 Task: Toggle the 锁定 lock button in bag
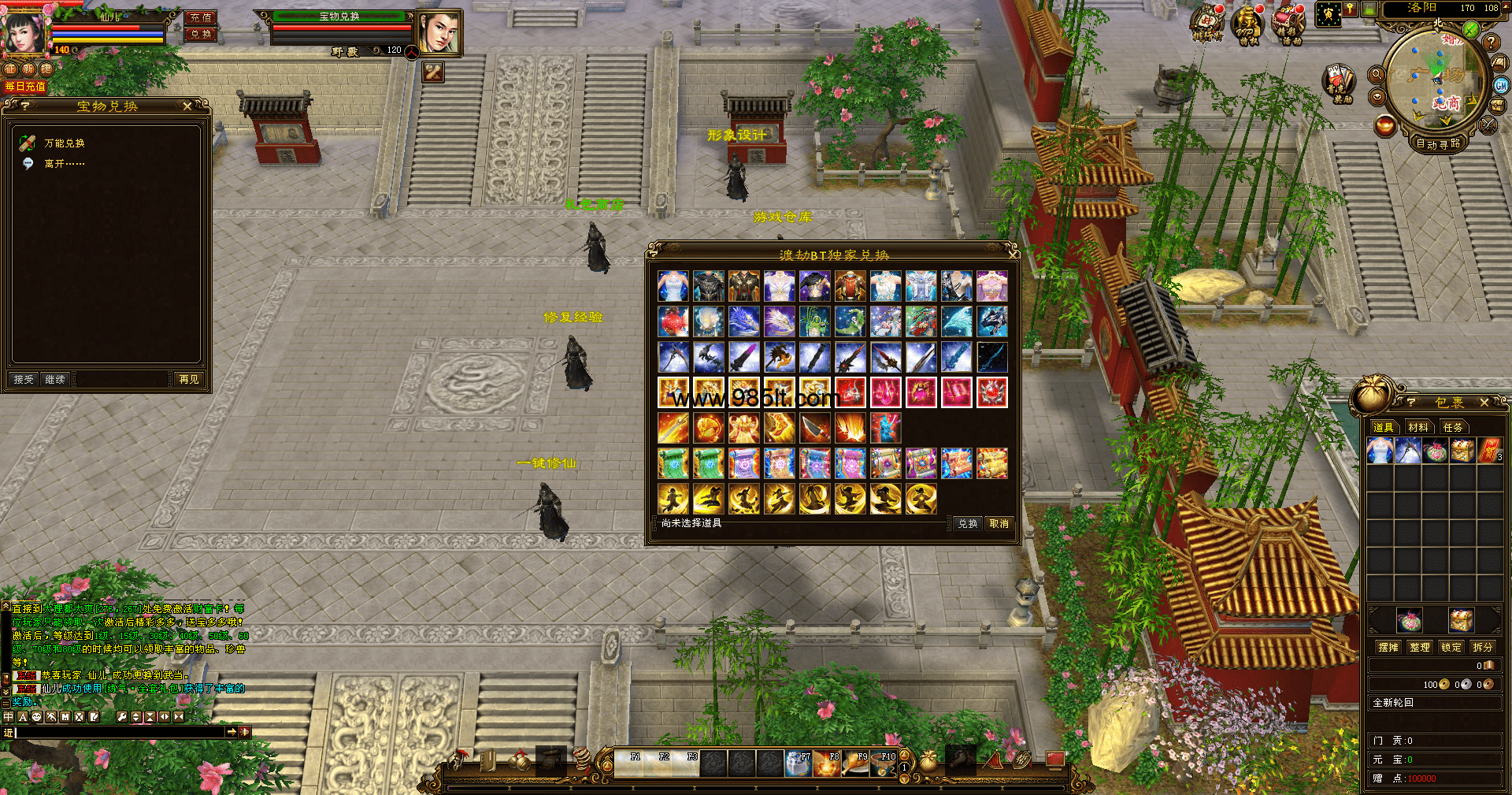[x=1451, y=647]
